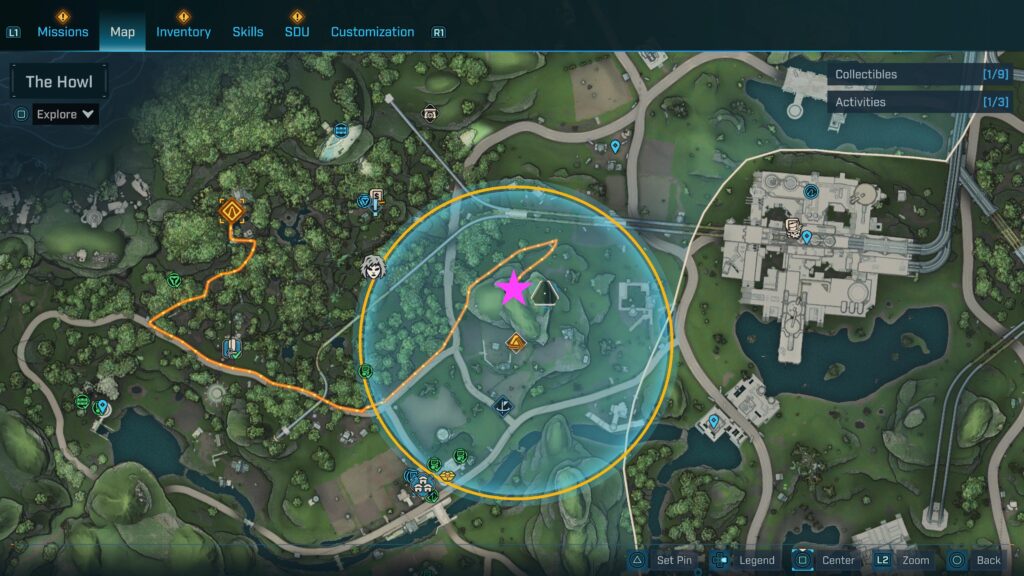Go to the Skills tab
Image resolution: width=1024 pixels, height=576 pixels.
(x=248, y=32)
